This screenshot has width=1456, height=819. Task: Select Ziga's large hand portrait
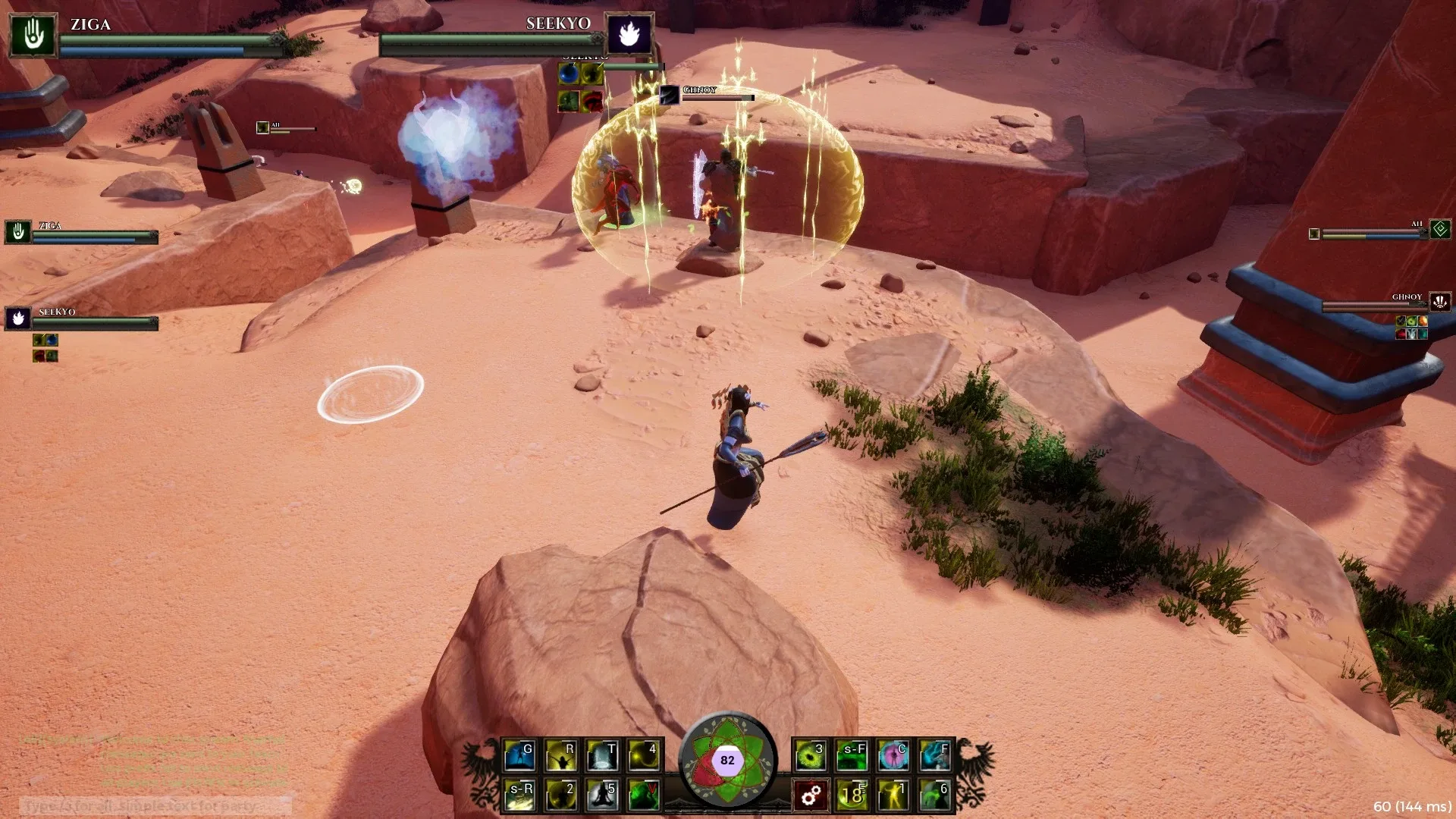click(x=33, y=35)
